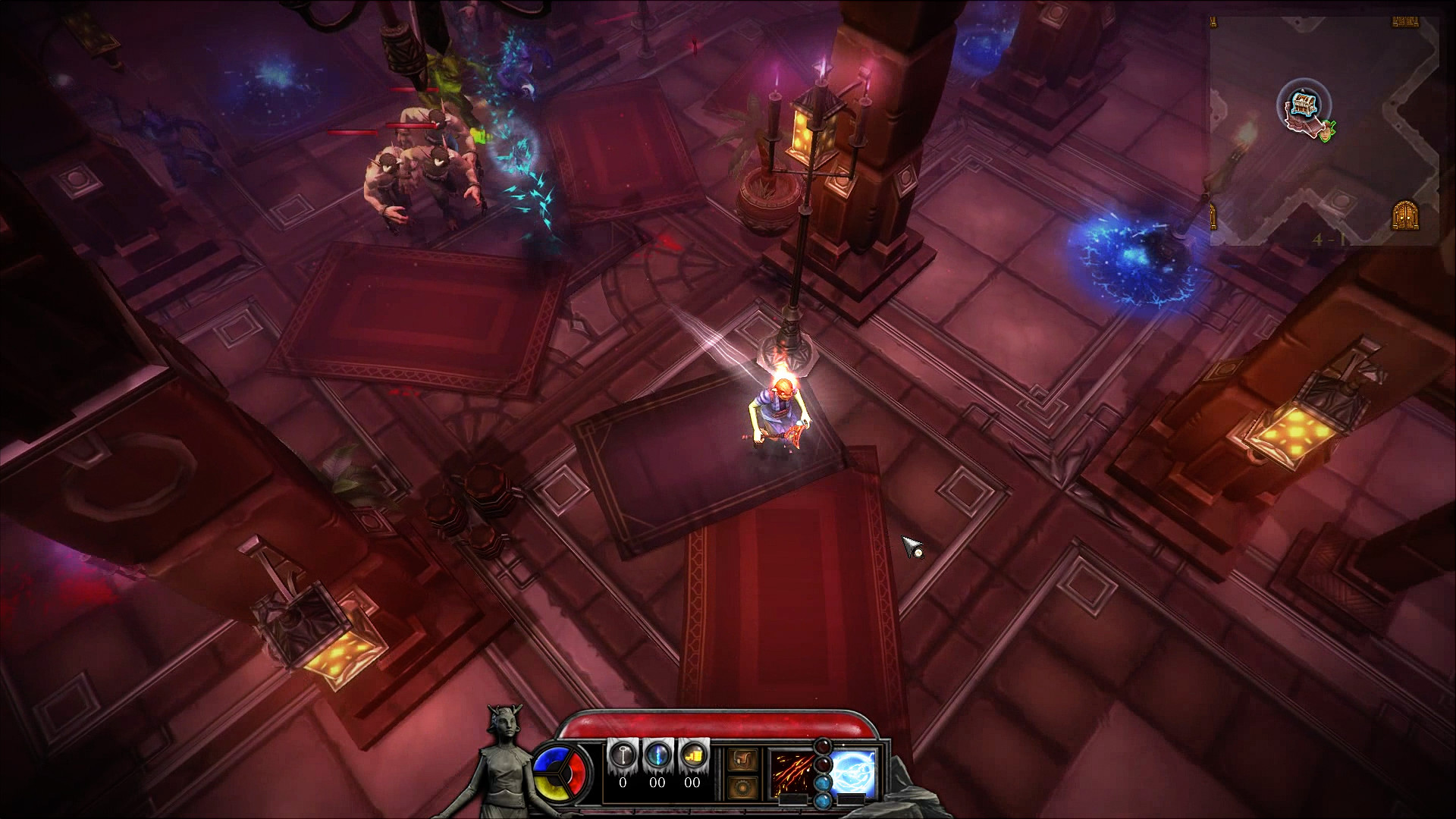The image size is (1456, 819).
Task: Click the gold coins counter icon
Action: [x=692, y=755]
